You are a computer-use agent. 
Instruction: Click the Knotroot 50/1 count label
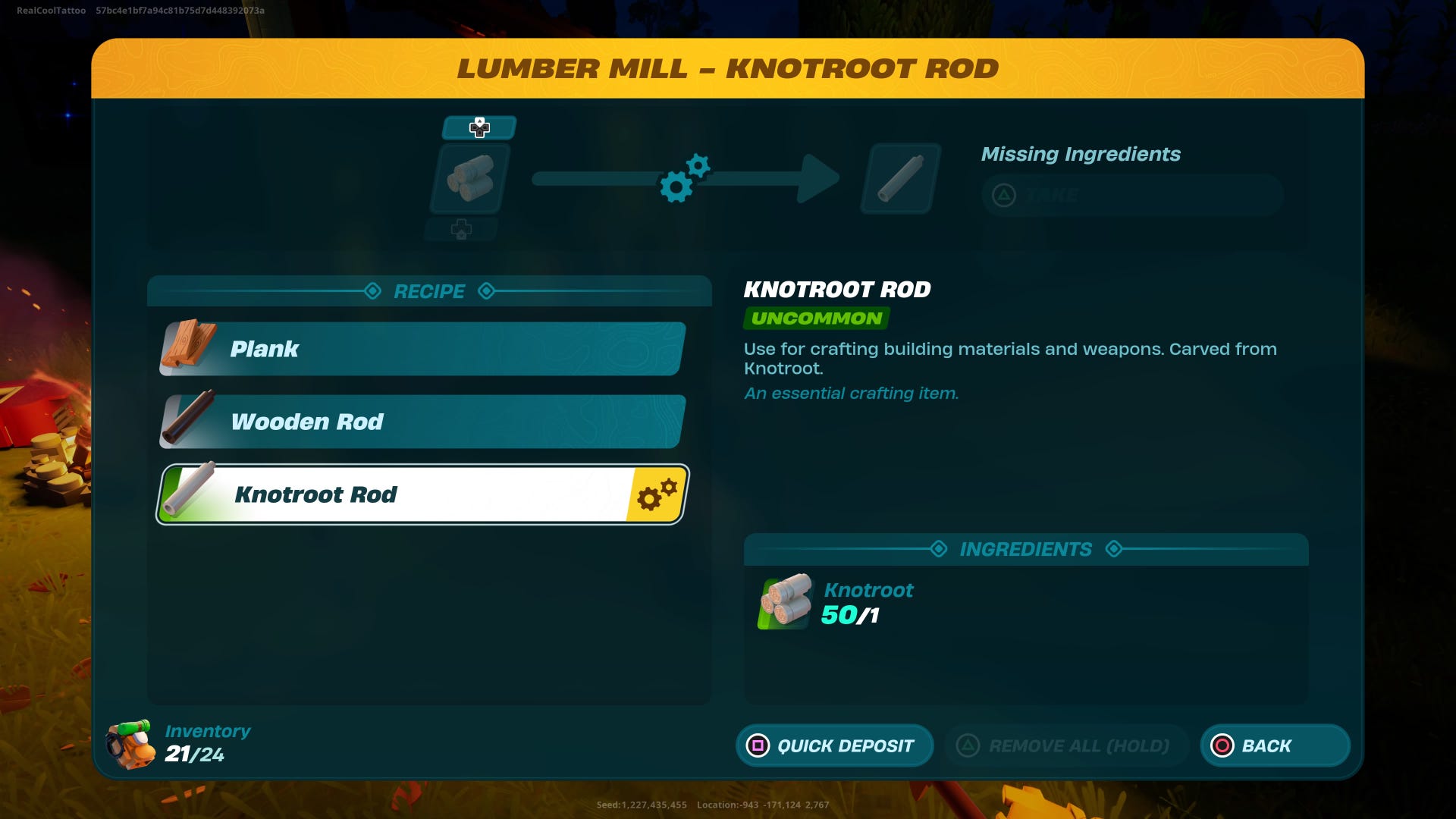tap(850, 616)
